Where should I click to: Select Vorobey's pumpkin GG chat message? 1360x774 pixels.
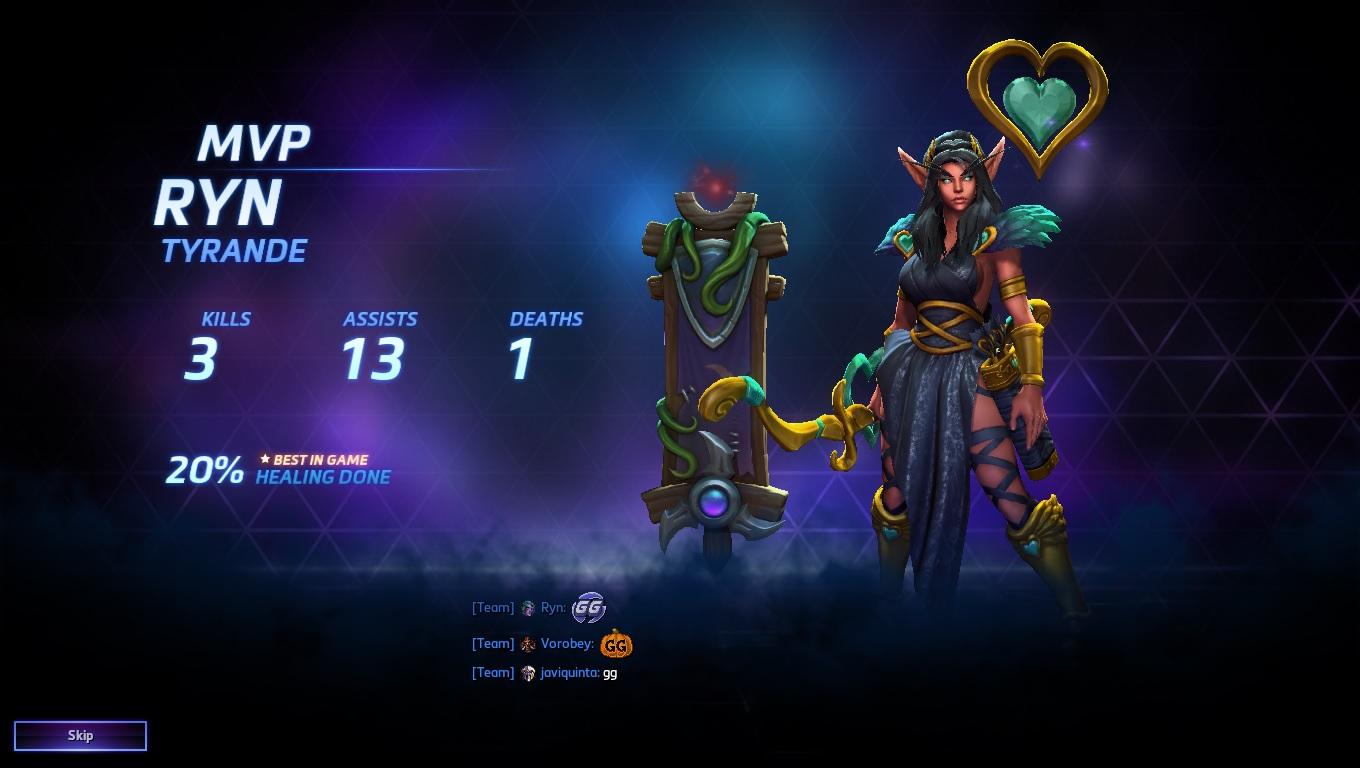click(x=616, y=644)
